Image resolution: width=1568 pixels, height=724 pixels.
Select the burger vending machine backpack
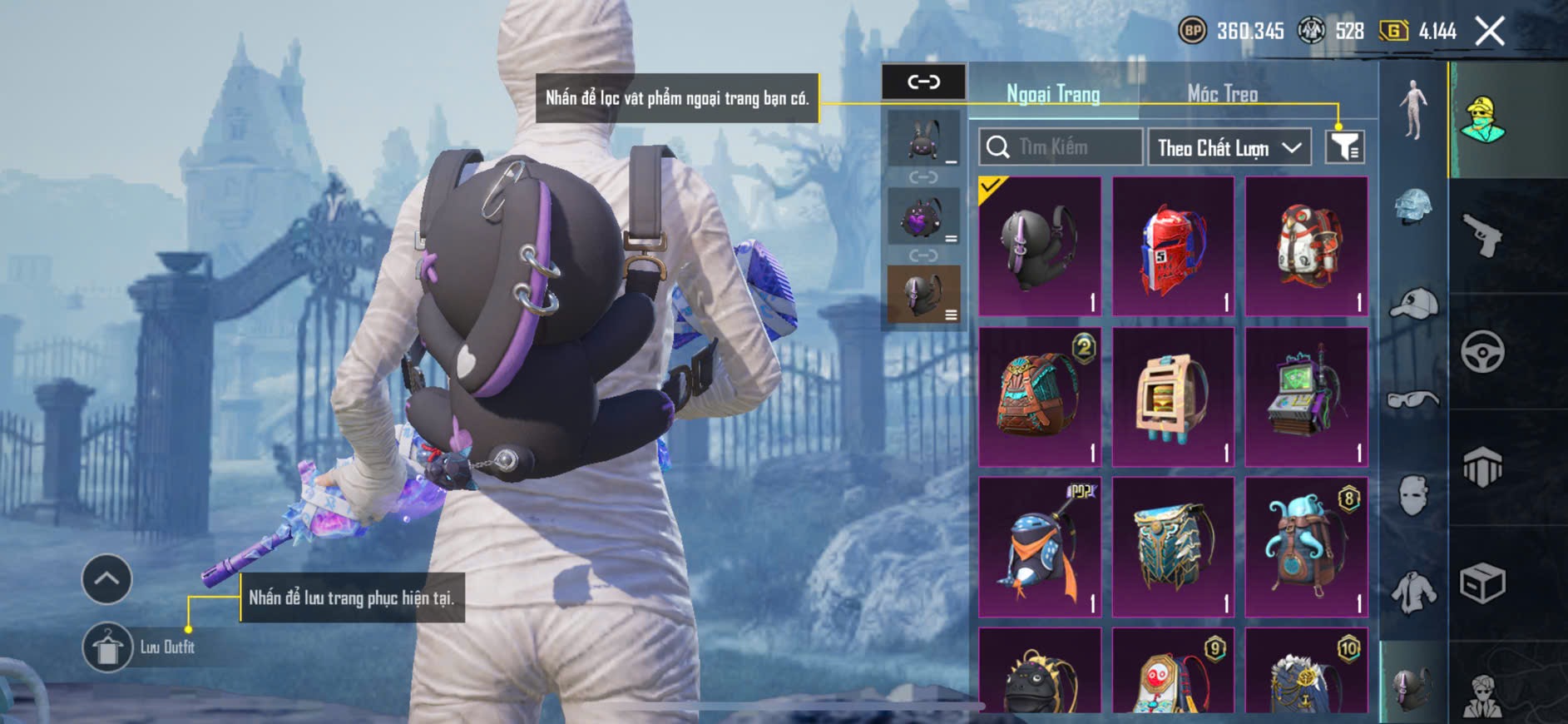coord(1173,396)
